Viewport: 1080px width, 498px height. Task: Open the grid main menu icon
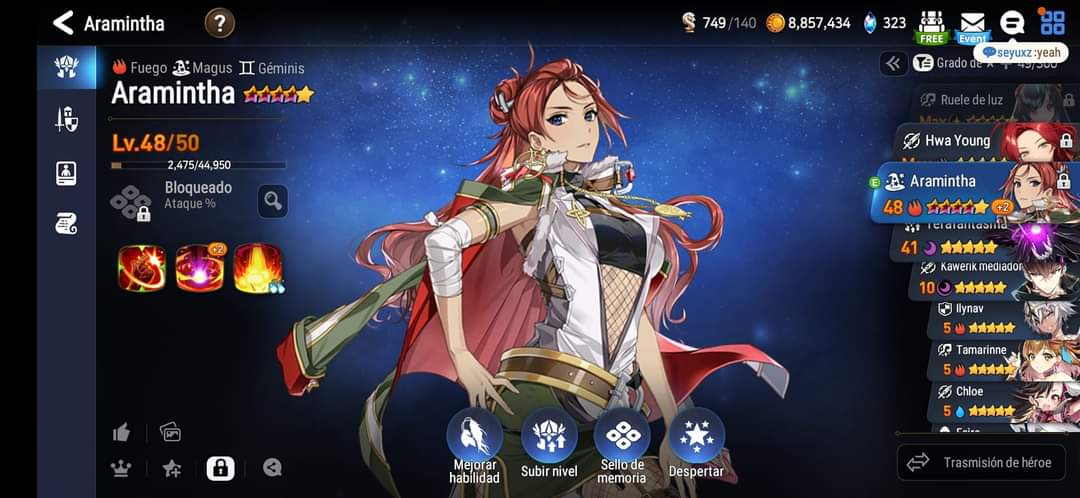pos(1052,22)
